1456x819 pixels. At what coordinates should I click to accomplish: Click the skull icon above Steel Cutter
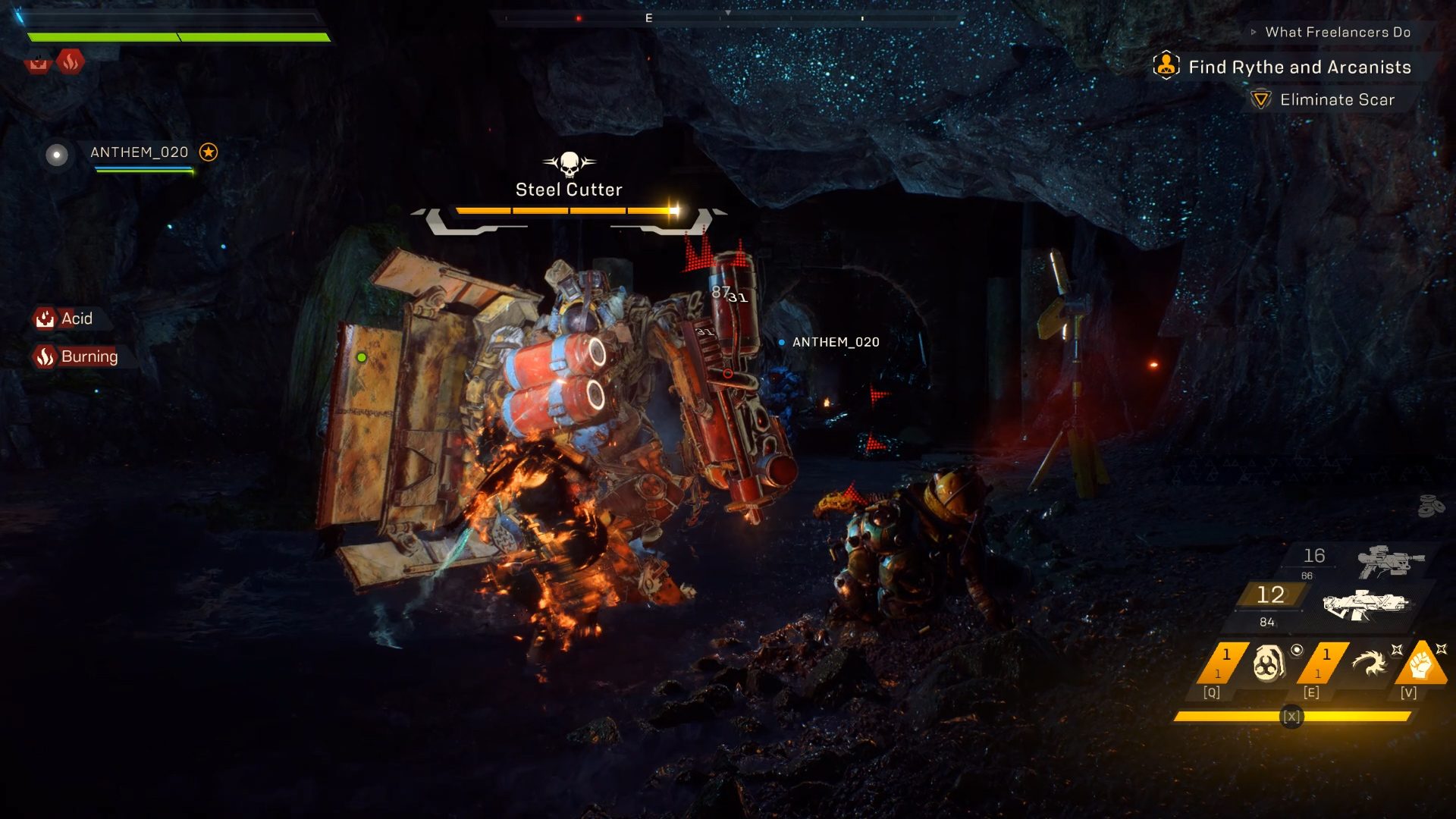click(569, 166)
